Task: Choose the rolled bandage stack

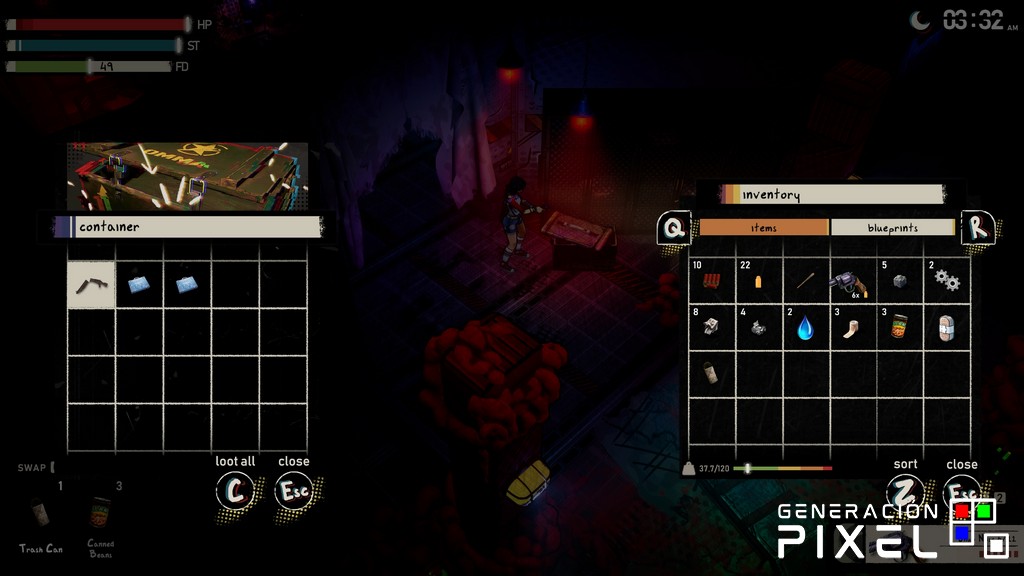Action: (851, 327)
